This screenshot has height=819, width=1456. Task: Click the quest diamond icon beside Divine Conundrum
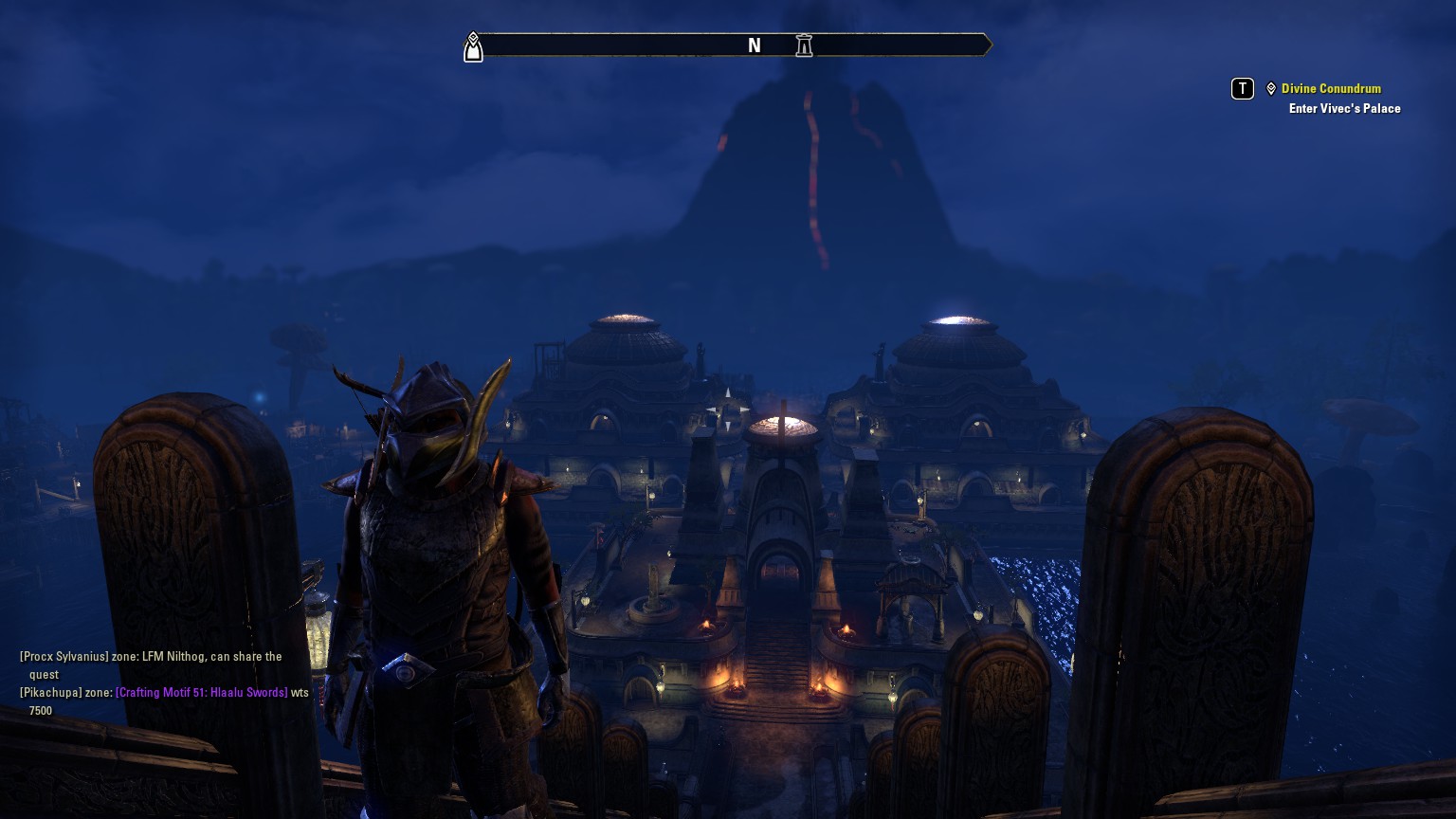pos(1271,88)
